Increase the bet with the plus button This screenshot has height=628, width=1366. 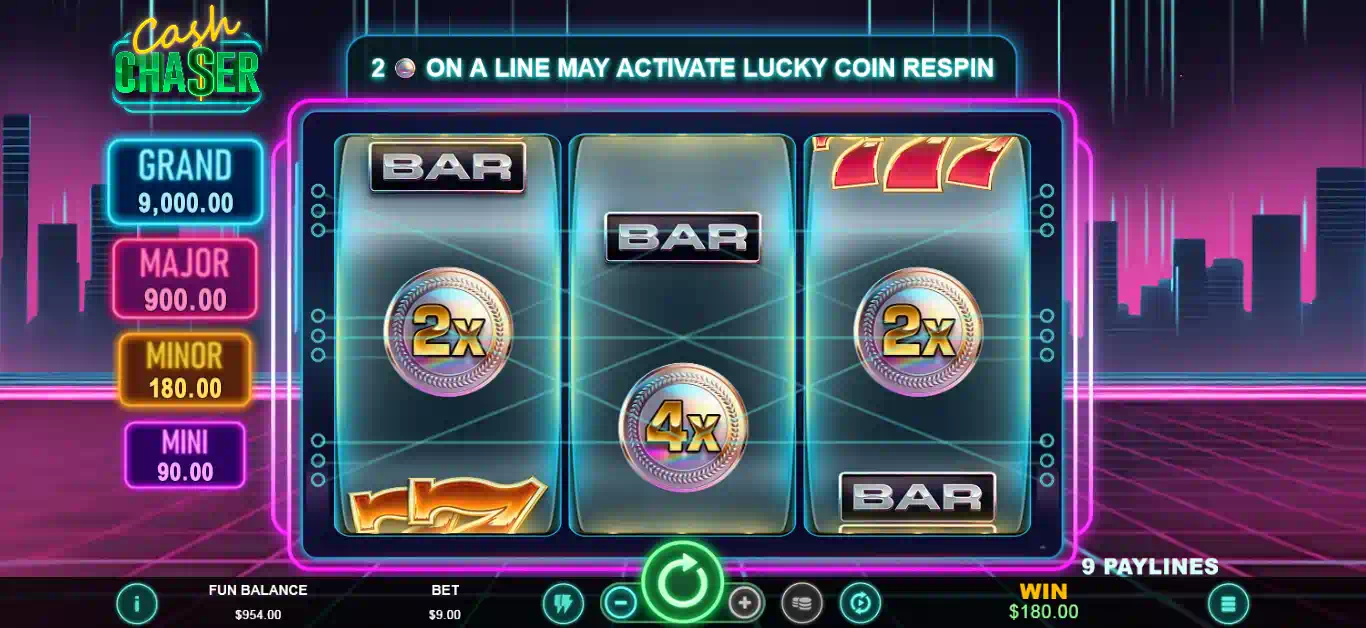(744, 603)
